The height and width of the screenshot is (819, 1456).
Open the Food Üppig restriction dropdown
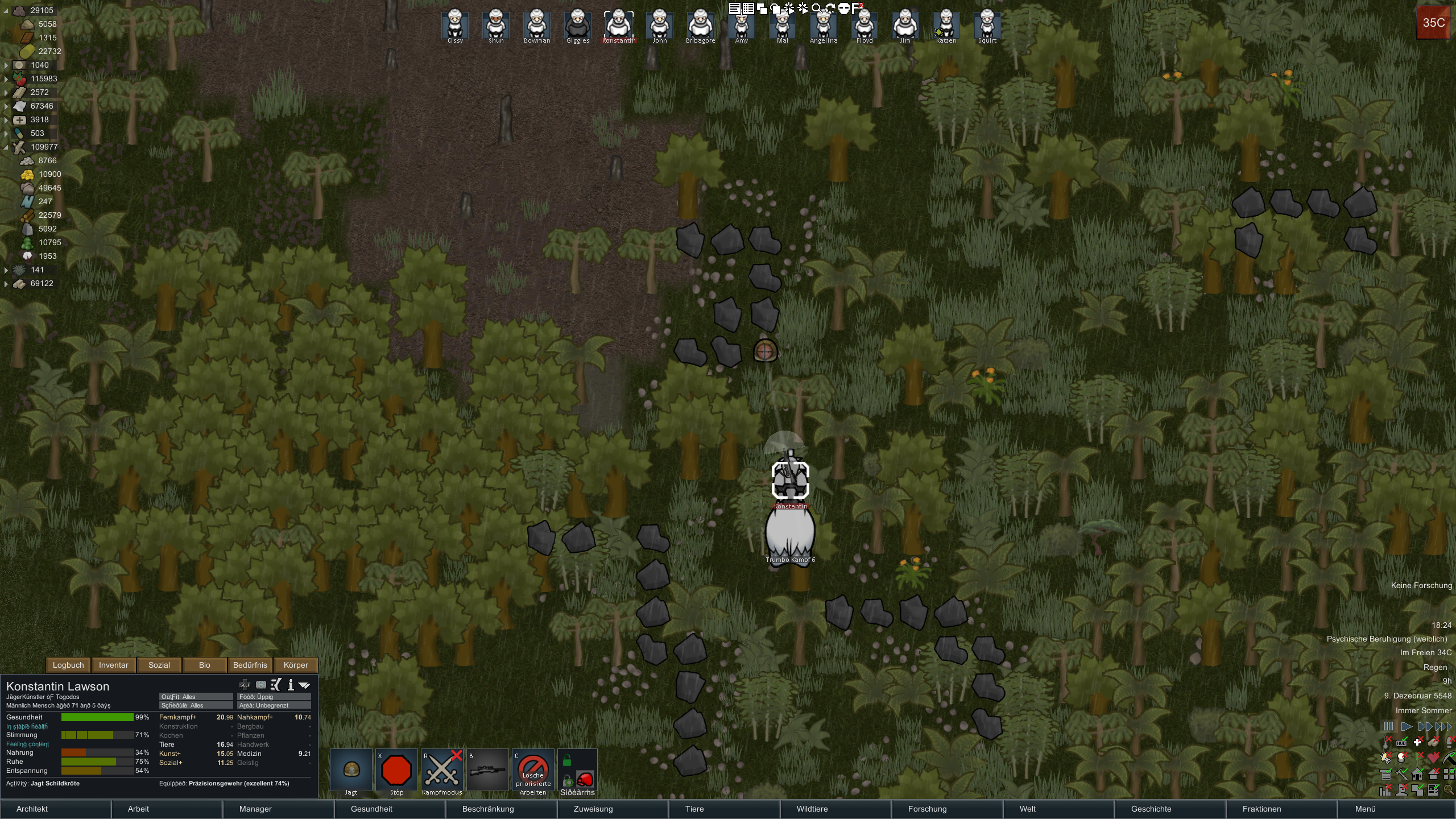(274, 697)
